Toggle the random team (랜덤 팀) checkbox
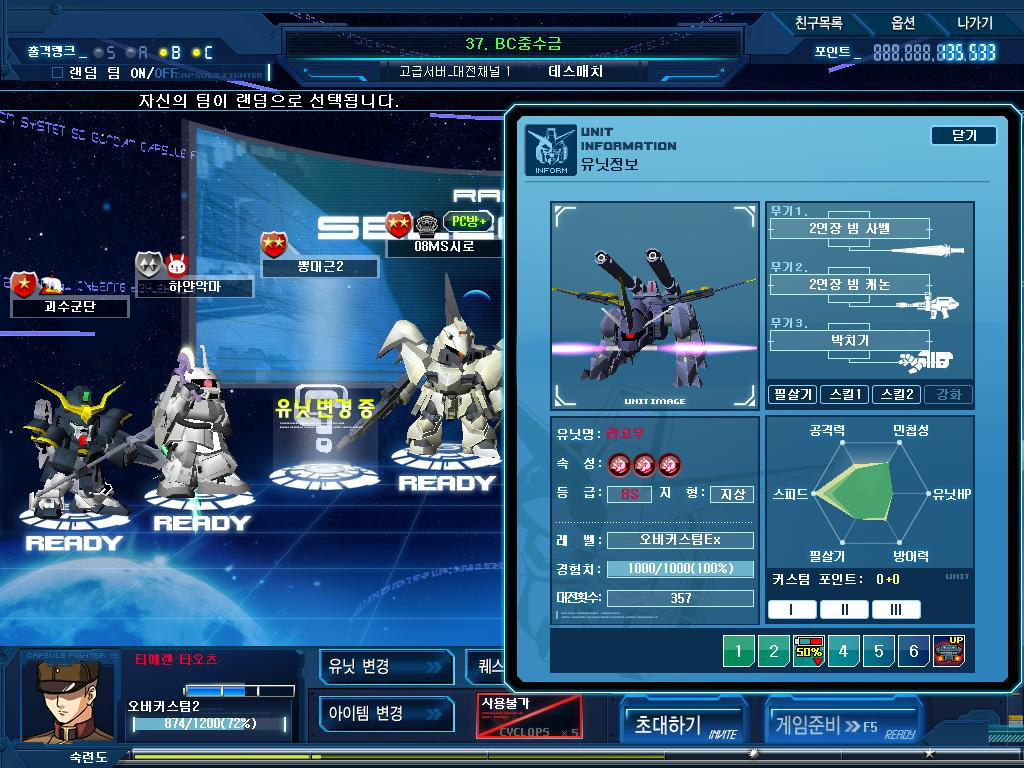The height and width of the screenshot is (768, 1024). (x=57, y=73)
